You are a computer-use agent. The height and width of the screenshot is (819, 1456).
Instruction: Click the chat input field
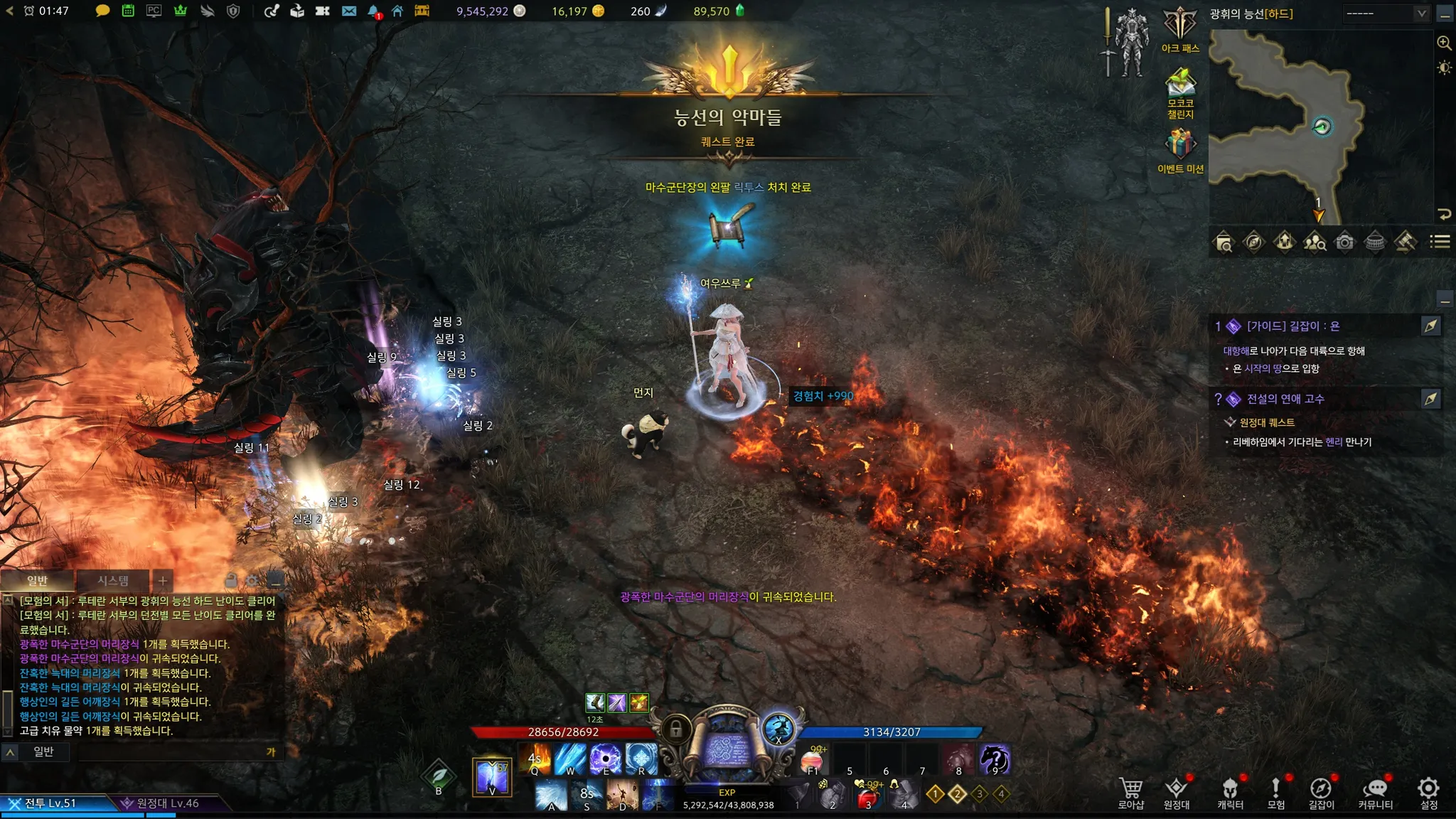[171, 752]
